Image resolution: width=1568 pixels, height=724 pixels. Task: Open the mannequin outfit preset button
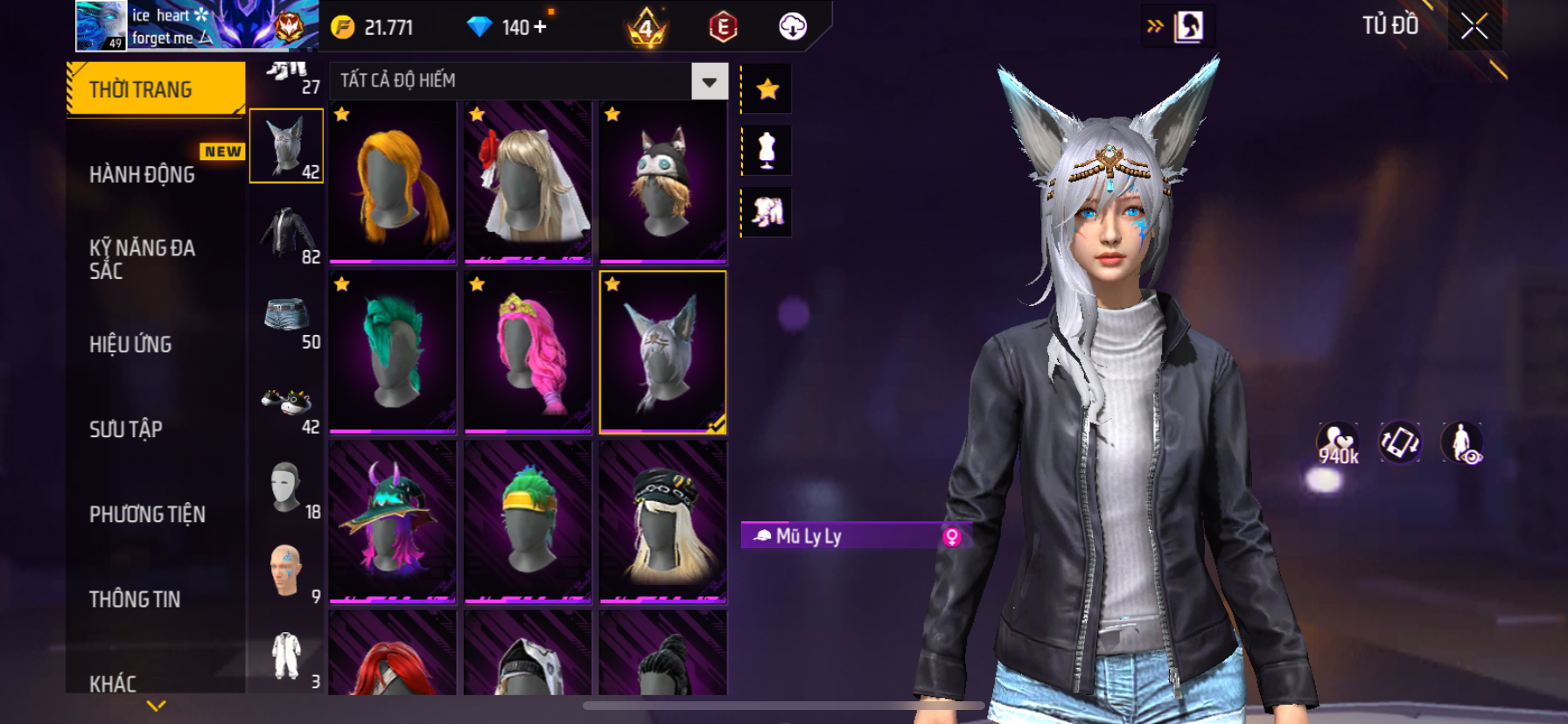pos(767,150)
